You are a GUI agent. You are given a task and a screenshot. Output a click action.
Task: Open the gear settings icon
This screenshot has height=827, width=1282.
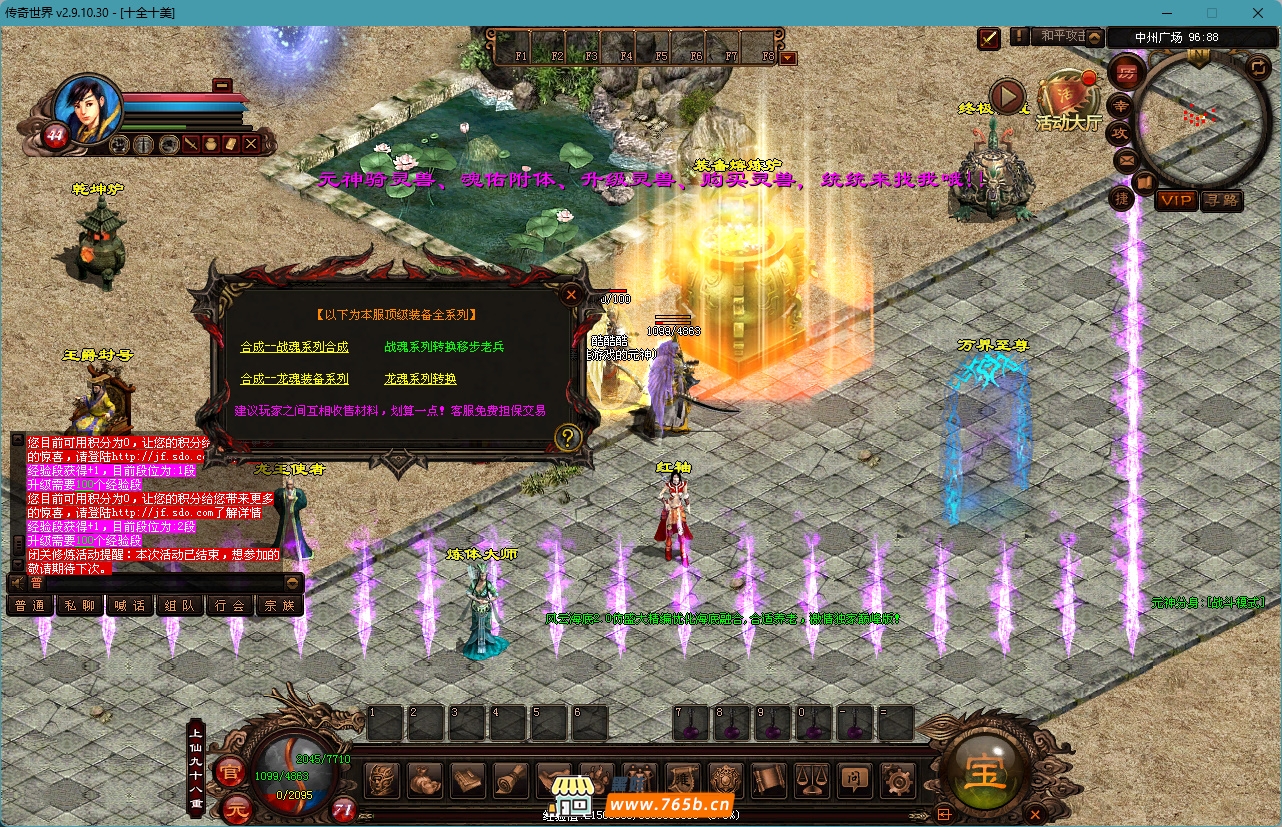[898, 780]
